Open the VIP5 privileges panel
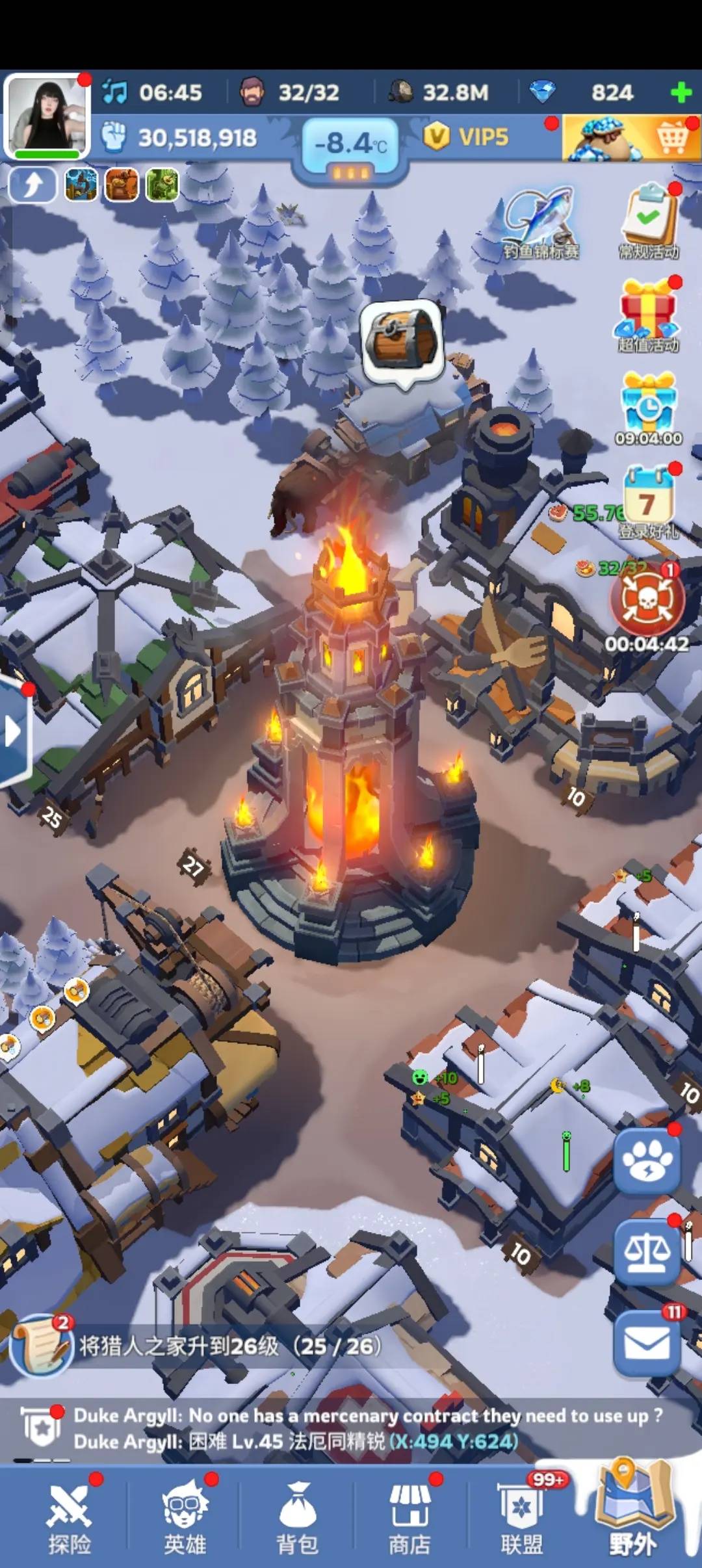The height and width of the screenshot is (1568, 702). pyautogui.click(x=467, y=137)
